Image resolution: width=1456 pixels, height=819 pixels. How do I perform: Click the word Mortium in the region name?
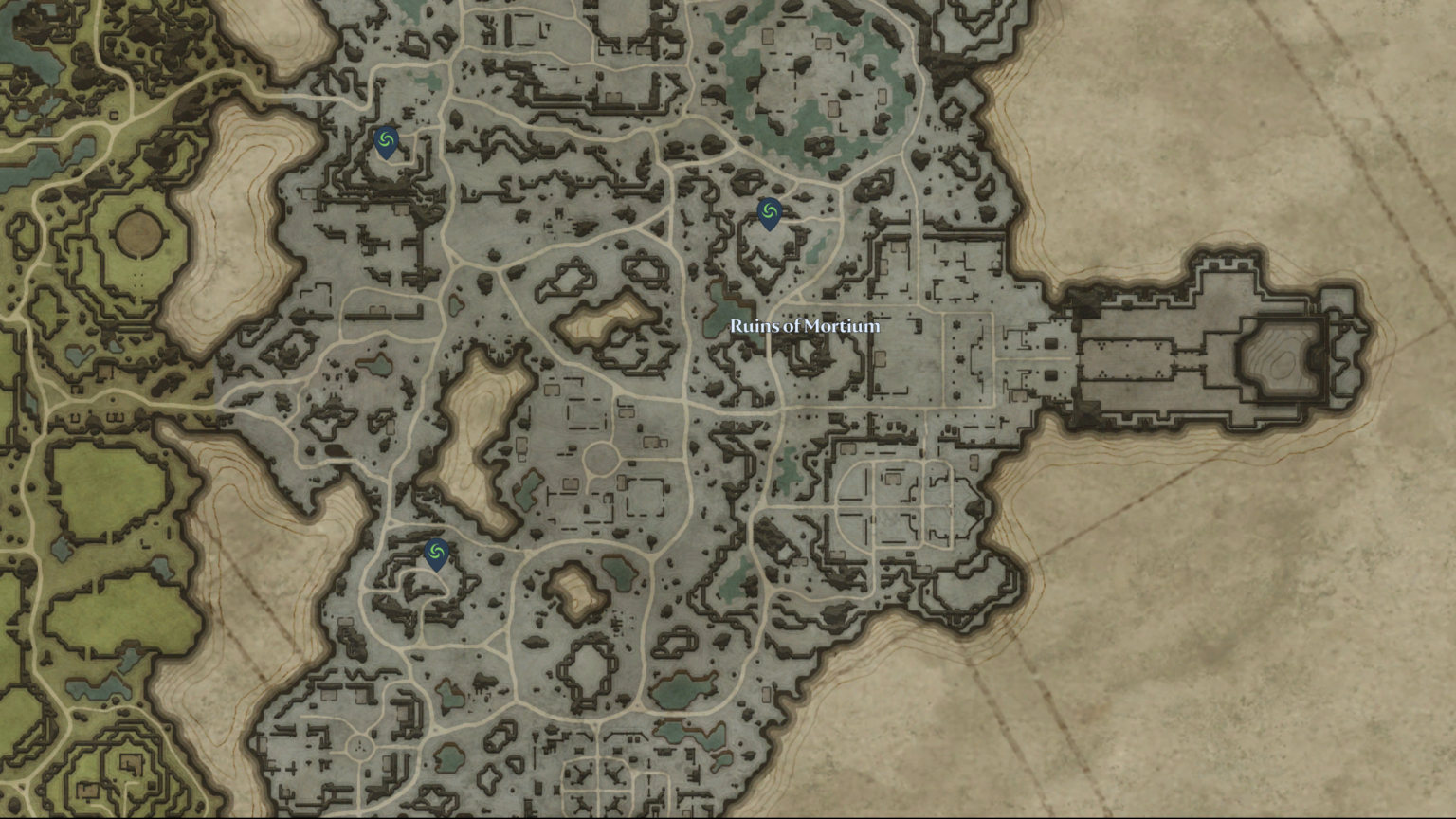(x=842, y=325)
